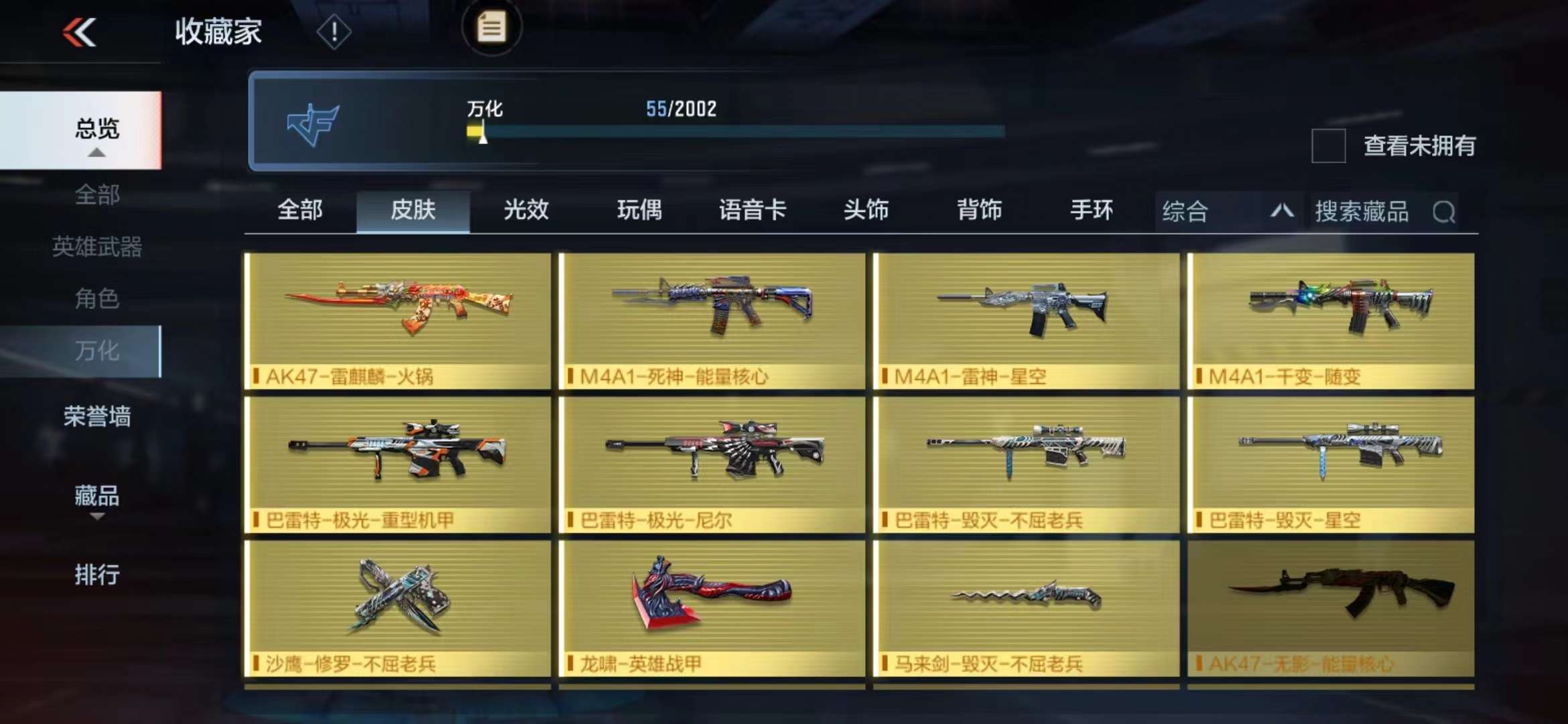Select AK47-雷麒麟-火锅 skin card
The image size is (1568, 724).
(x=398, y=320)
